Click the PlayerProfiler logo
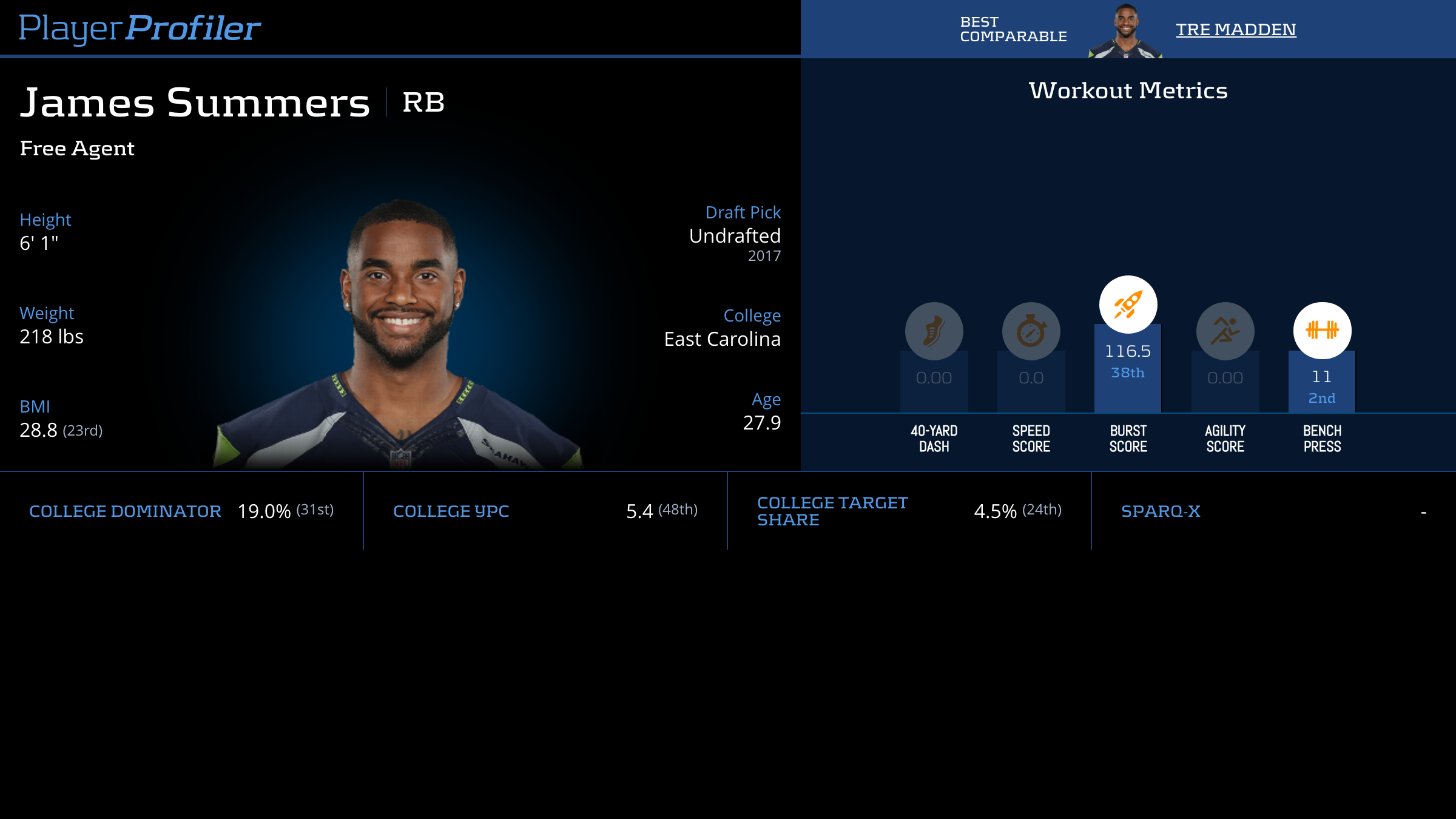1456x819 pixels. 140,28
